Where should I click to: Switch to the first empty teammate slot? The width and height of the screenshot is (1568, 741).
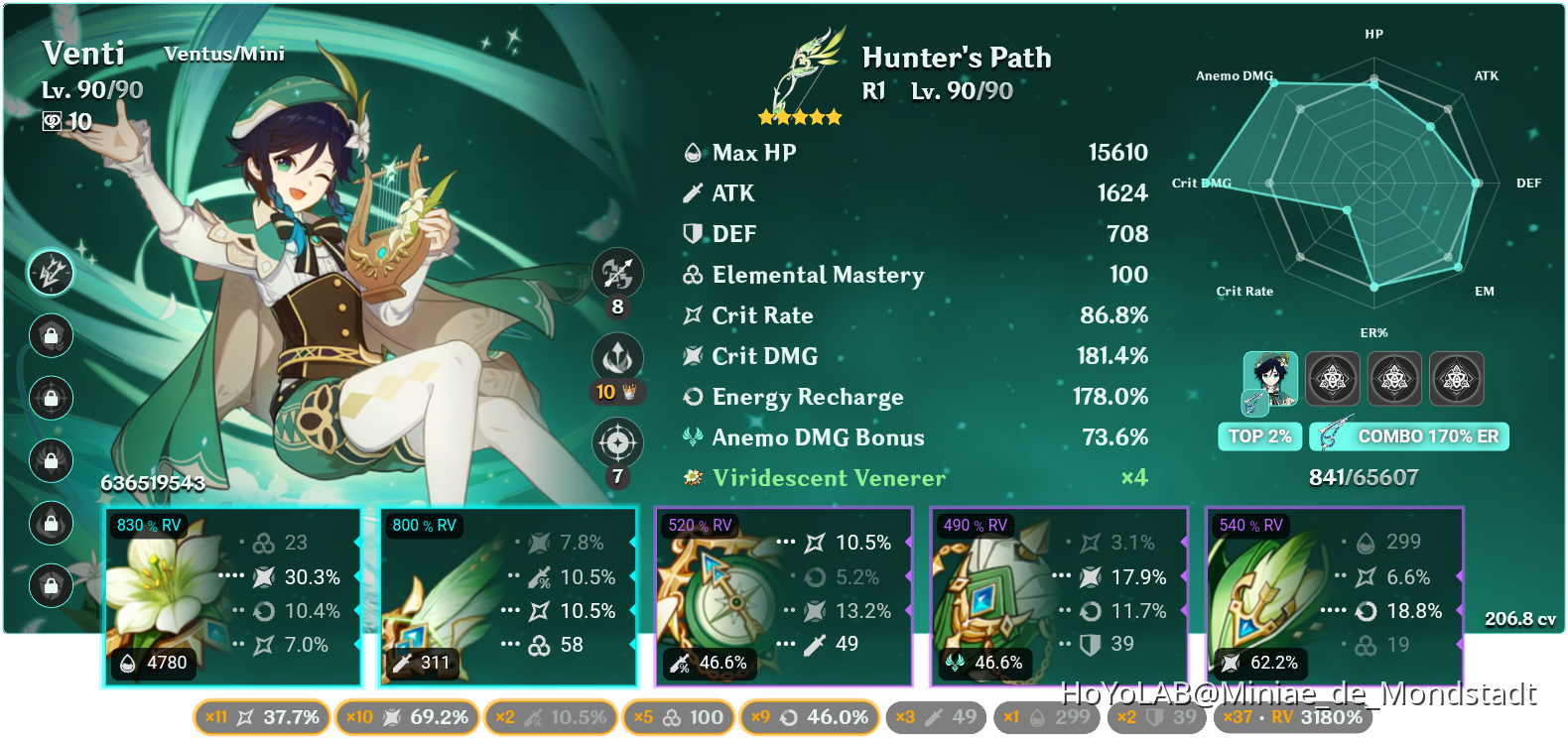tap(1333, 378)
